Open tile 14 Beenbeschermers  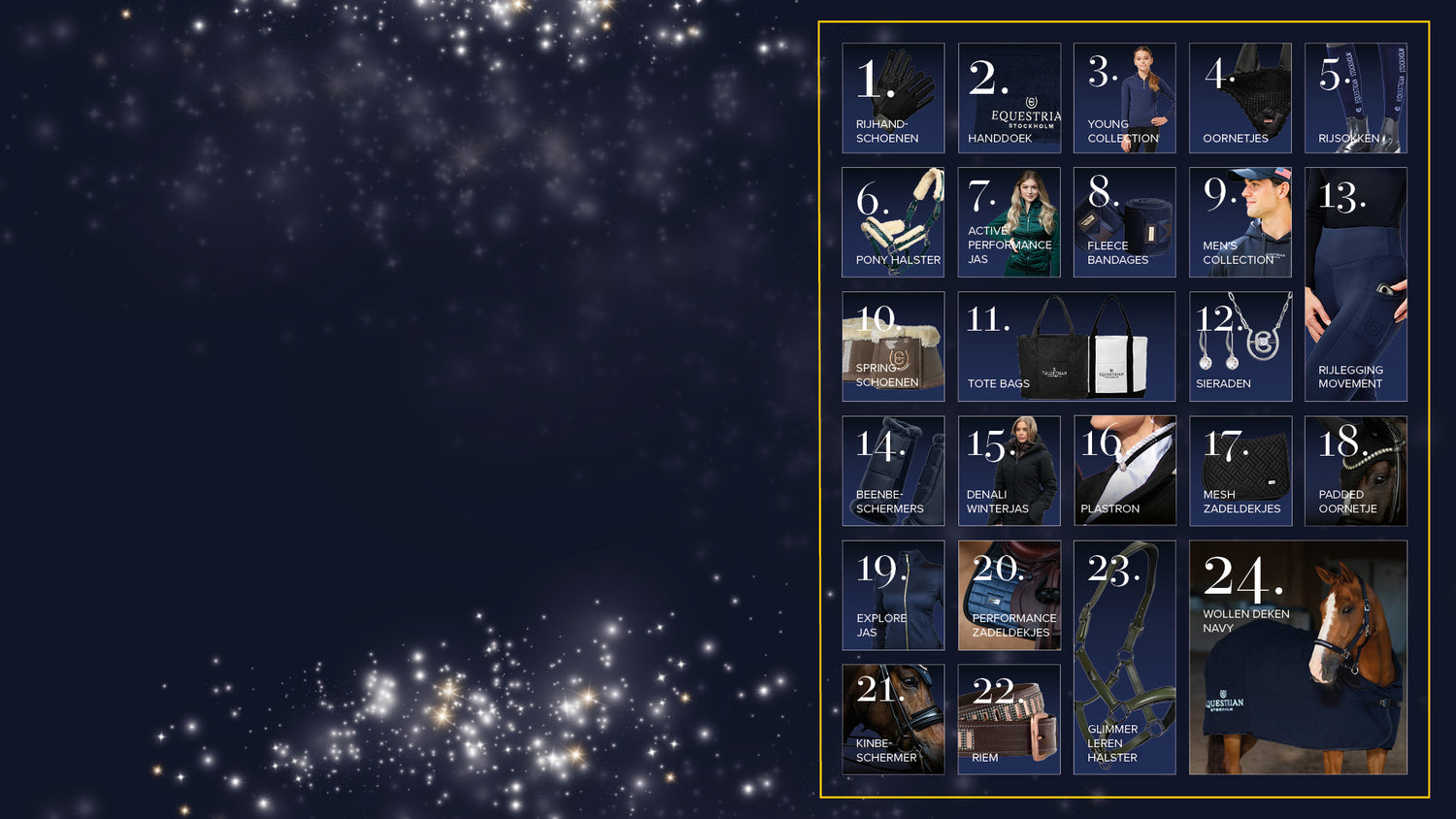pos(893,471)
